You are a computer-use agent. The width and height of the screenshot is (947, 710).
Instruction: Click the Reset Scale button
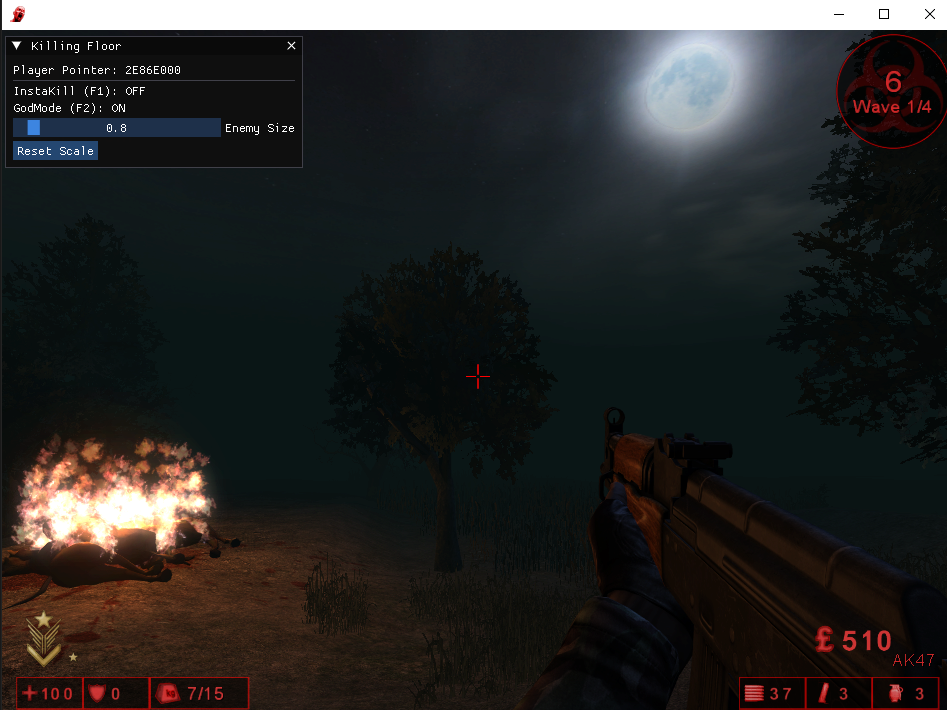click(x=55, y=151)
